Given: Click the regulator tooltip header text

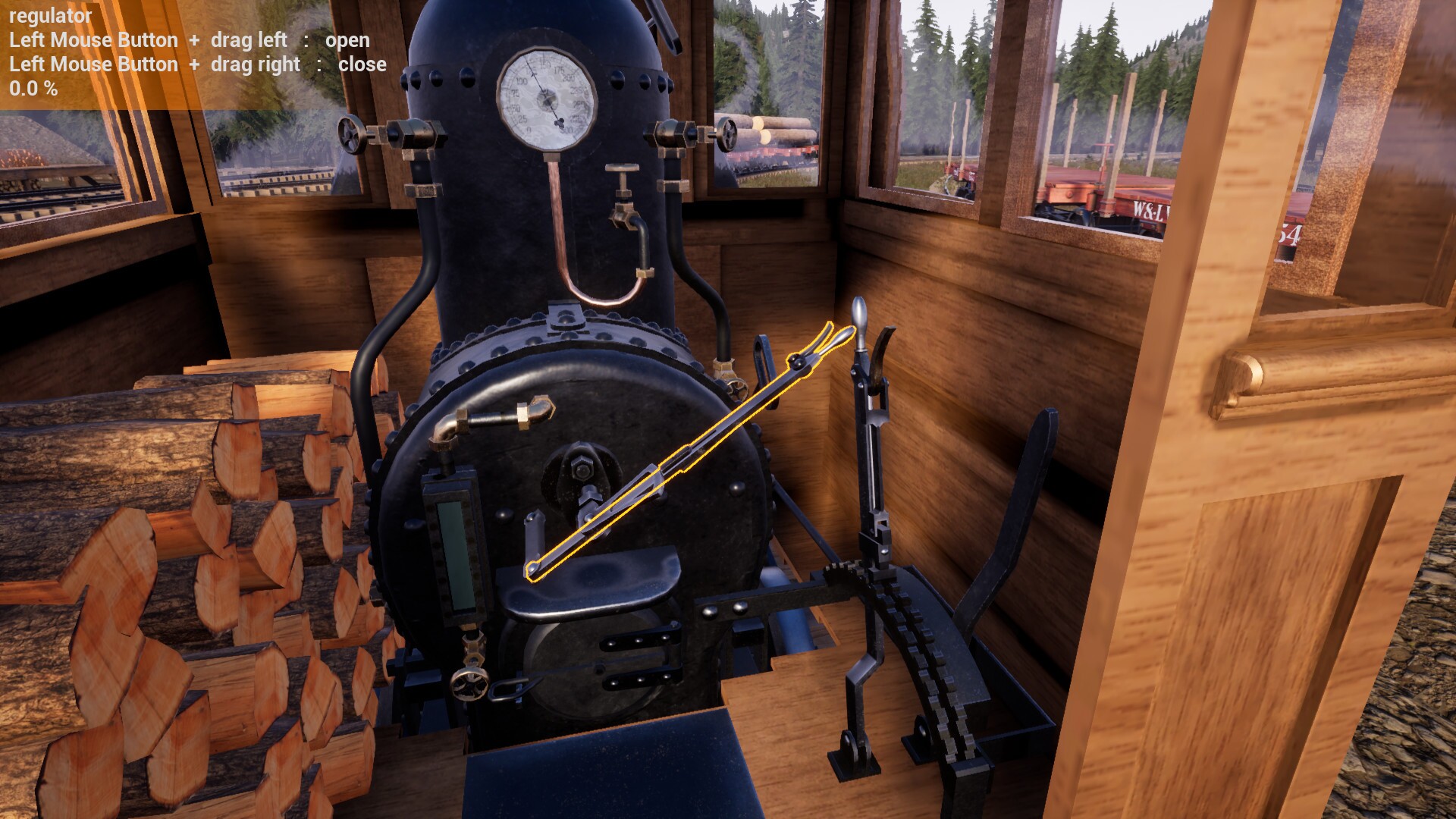Looking at the screenshot, I should tap(49, 14).
